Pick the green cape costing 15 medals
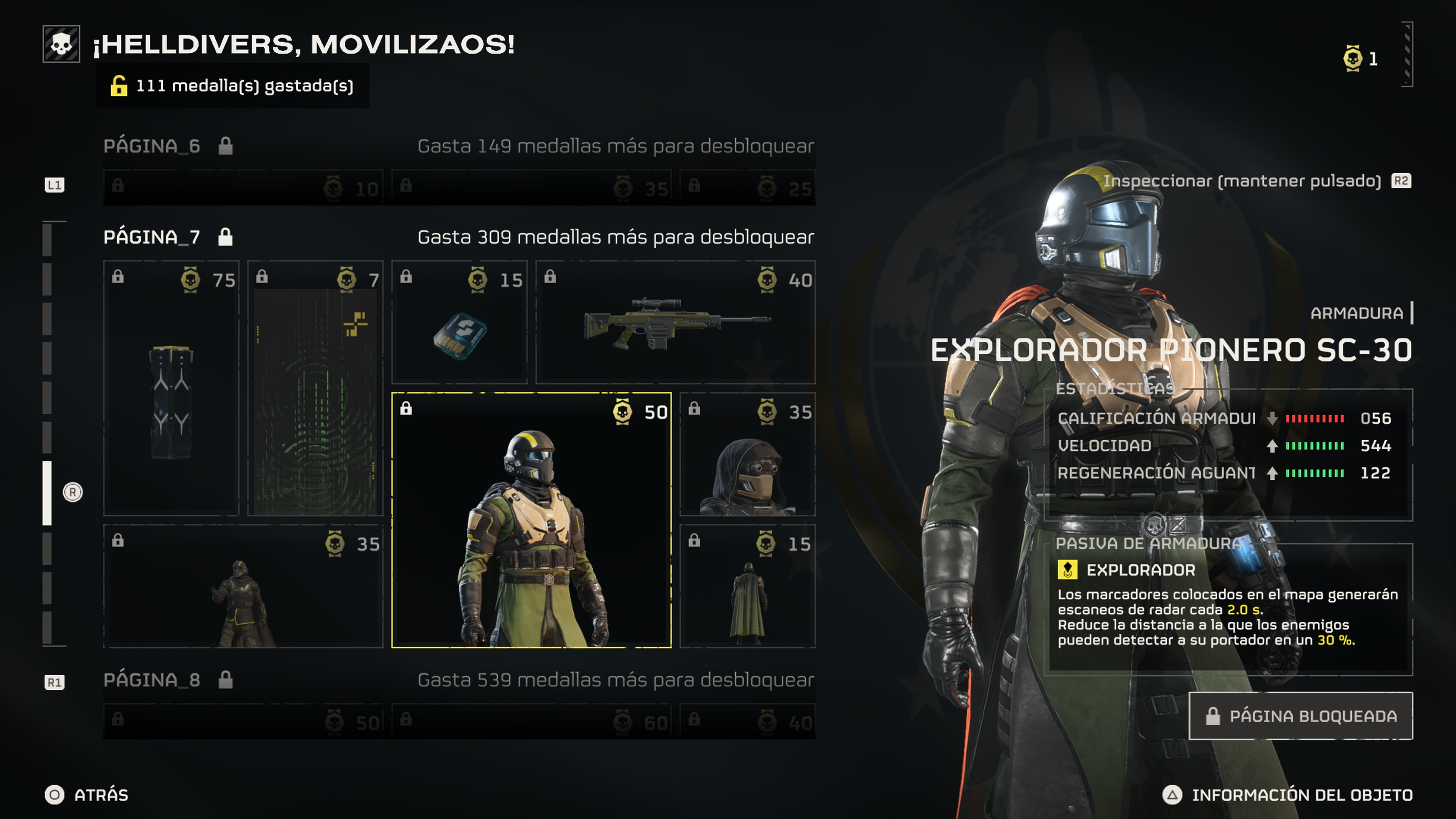Screen dimensions: 1456x819 pyautogui.click(x=747, y=587)
